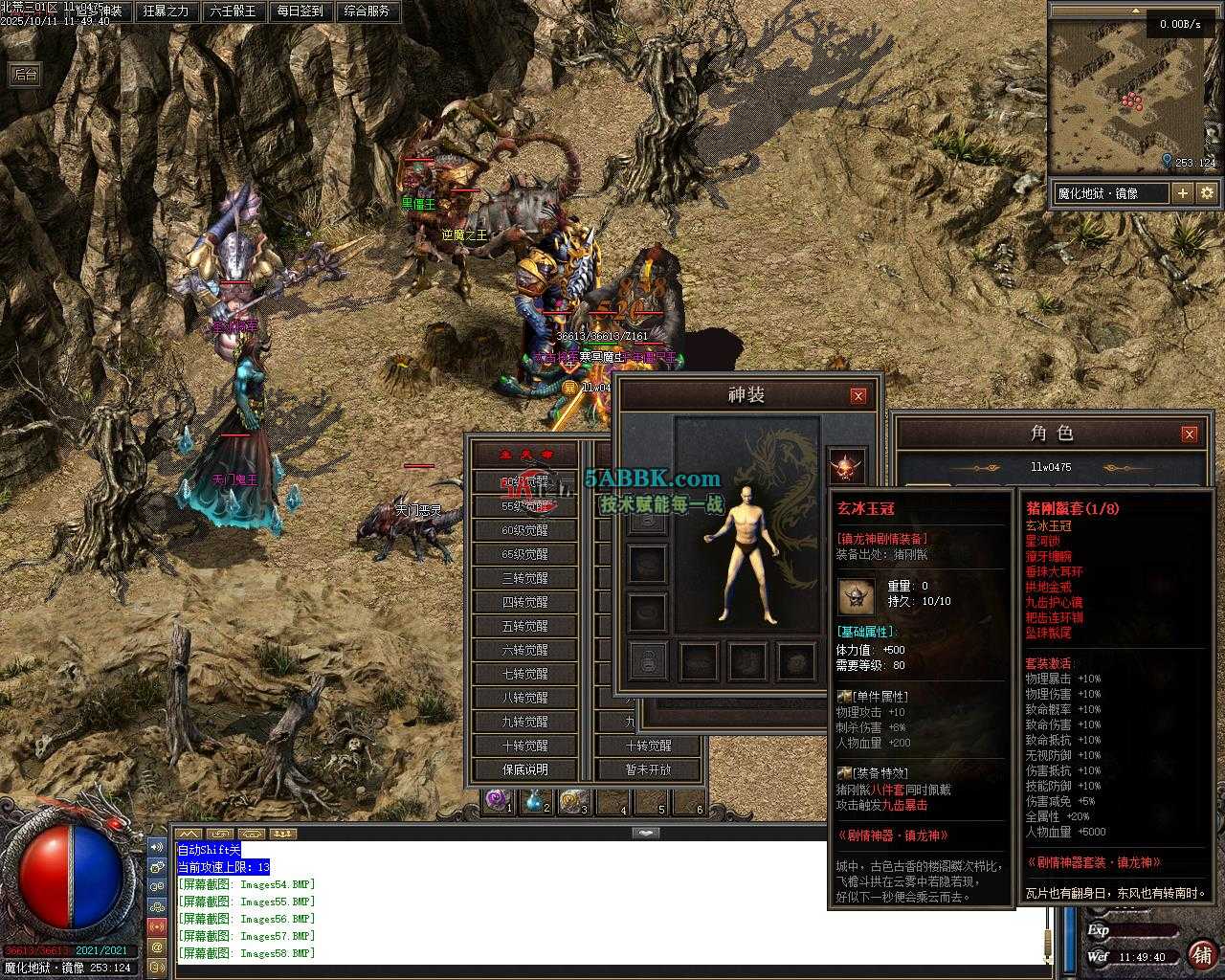
Task: Select the 60级觉醒 entry
Action: tap(524, 530)
